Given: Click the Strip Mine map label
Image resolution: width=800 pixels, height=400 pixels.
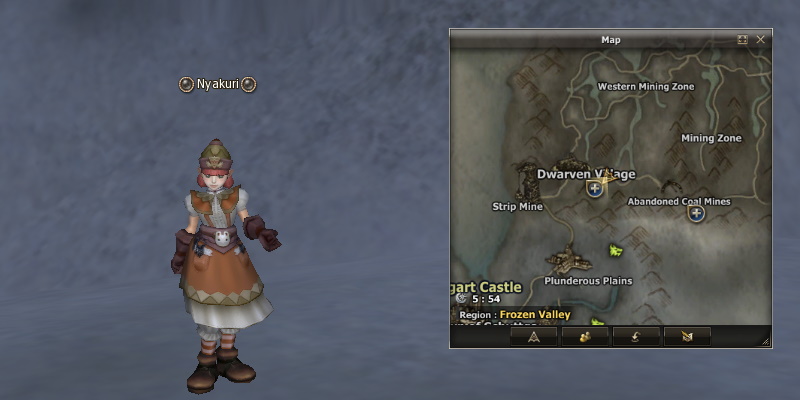Looking at the screenshot, I should 517,207.
